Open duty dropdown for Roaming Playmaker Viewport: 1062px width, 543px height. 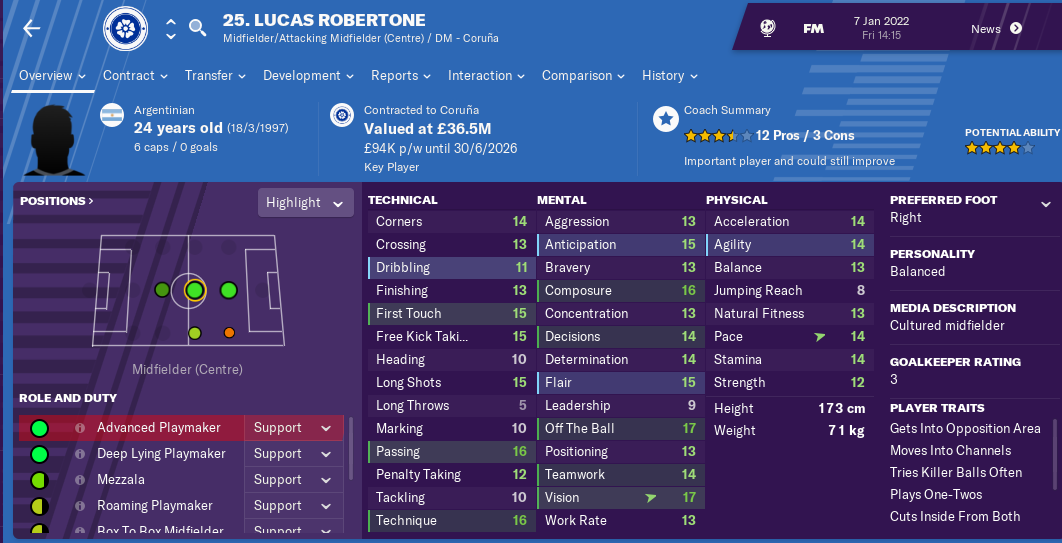pos(292,506)
